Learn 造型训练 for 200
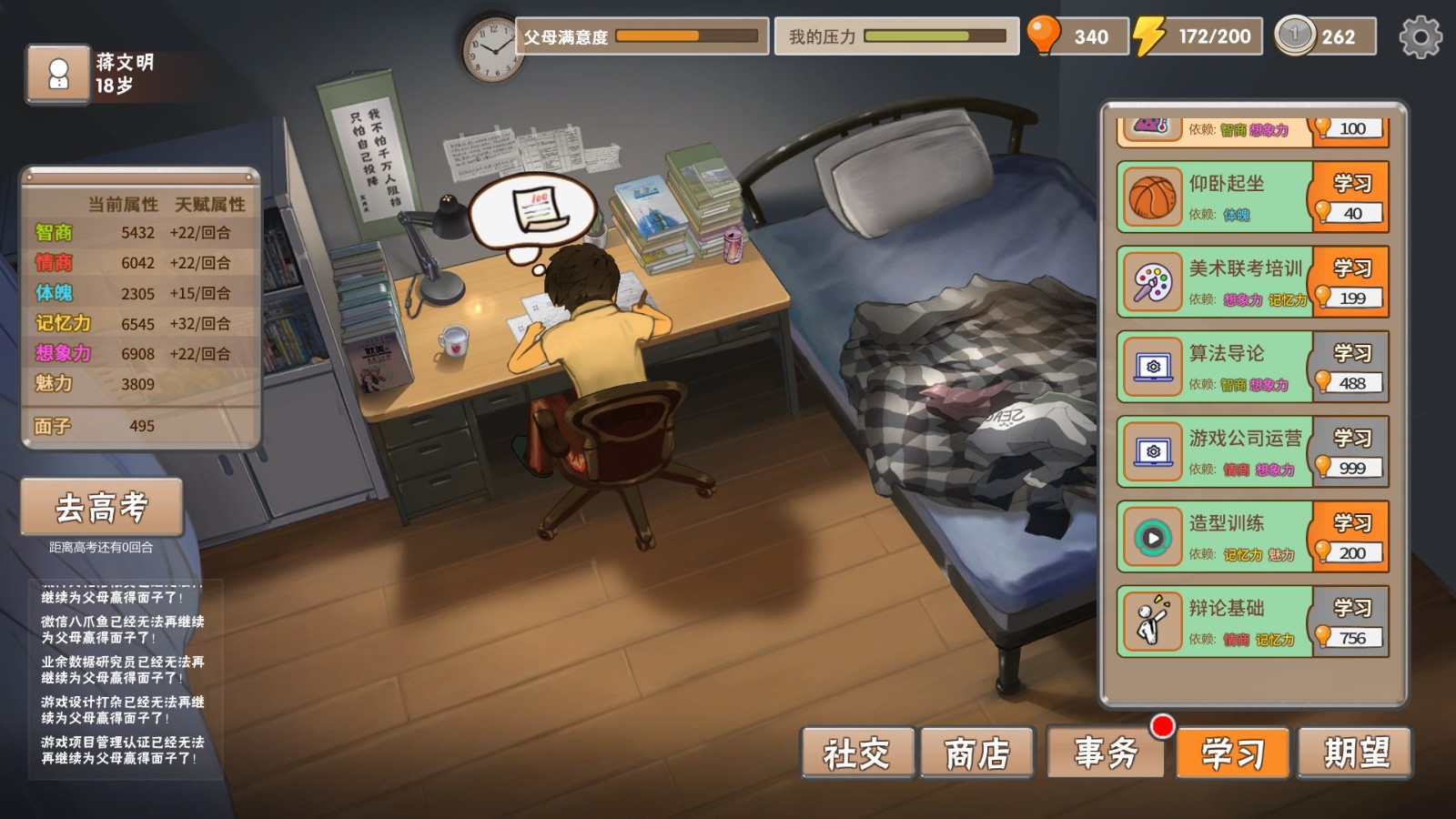The width and height of the screenshot is (1456, 819). coord(1351,537)
